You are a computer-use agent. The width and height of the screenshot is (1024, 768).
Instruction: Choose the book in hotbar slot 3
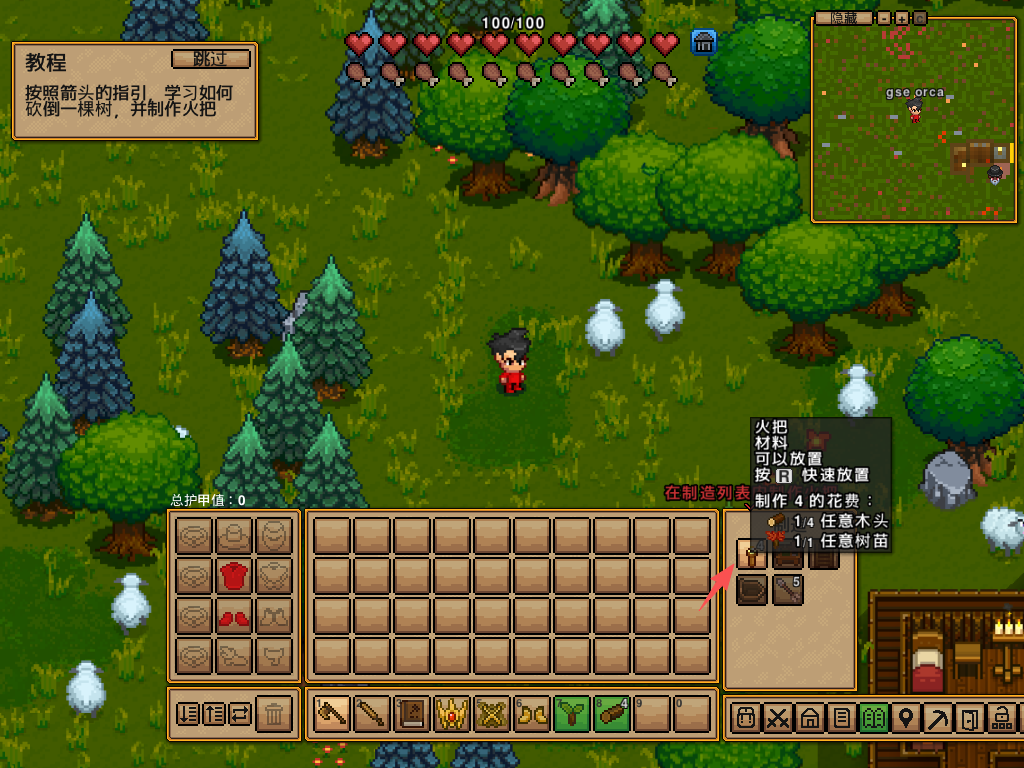412,714
